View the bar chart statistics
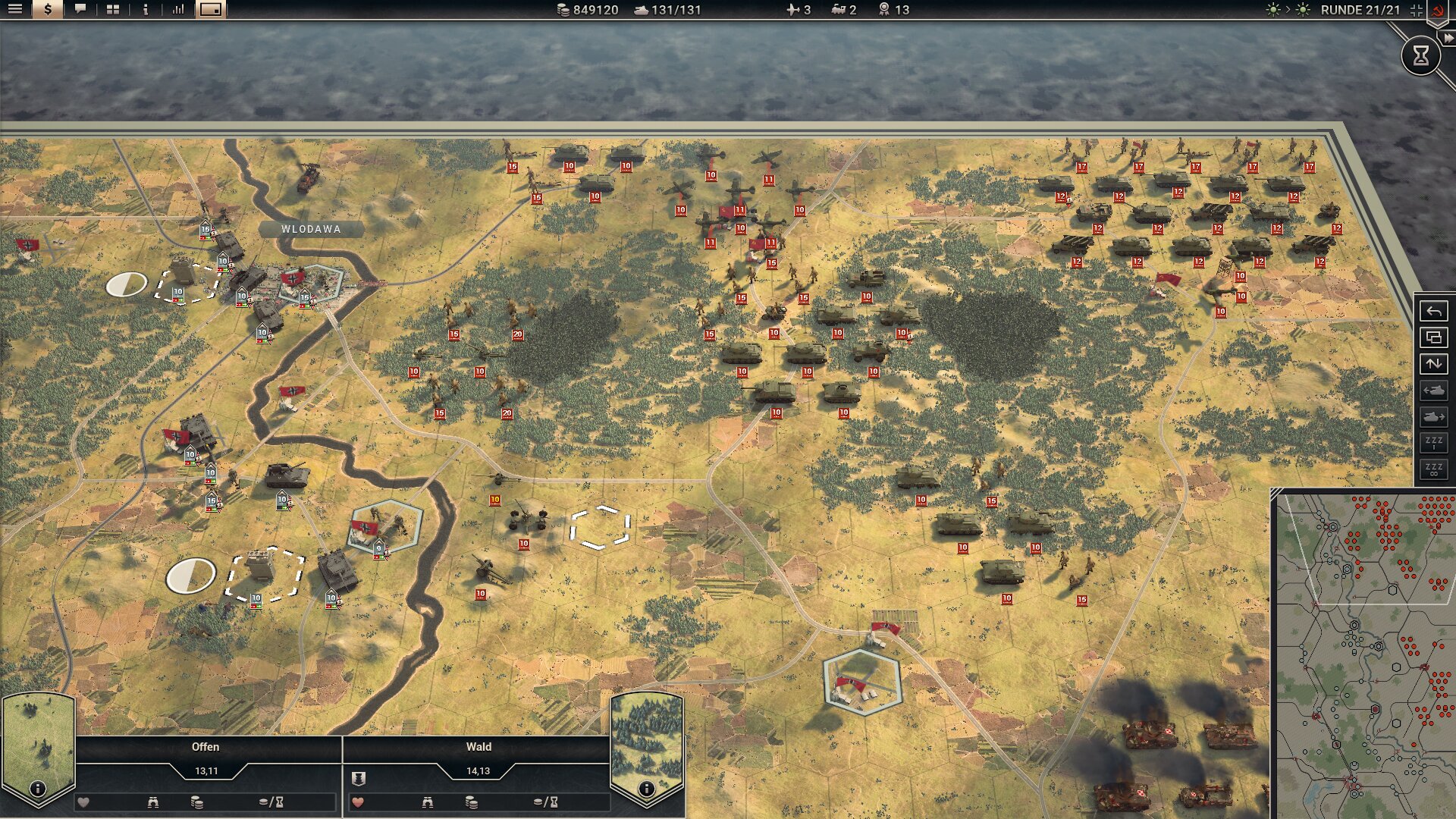Image resolution: width=1456 pixels, height=819 pixels. (x=177, y=9)
